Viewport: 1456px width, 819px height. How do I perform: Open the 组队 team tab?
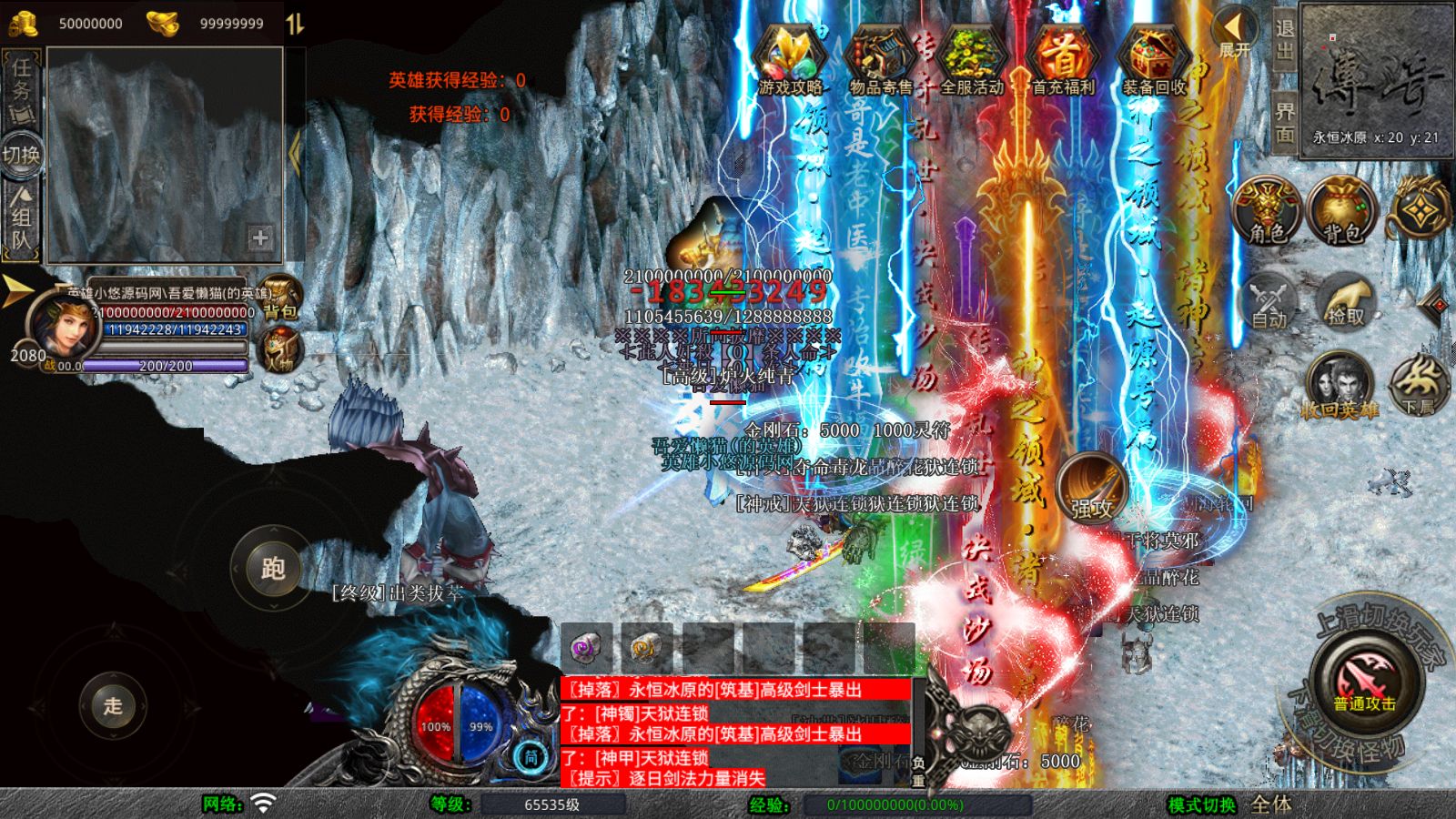coord(21,218)
